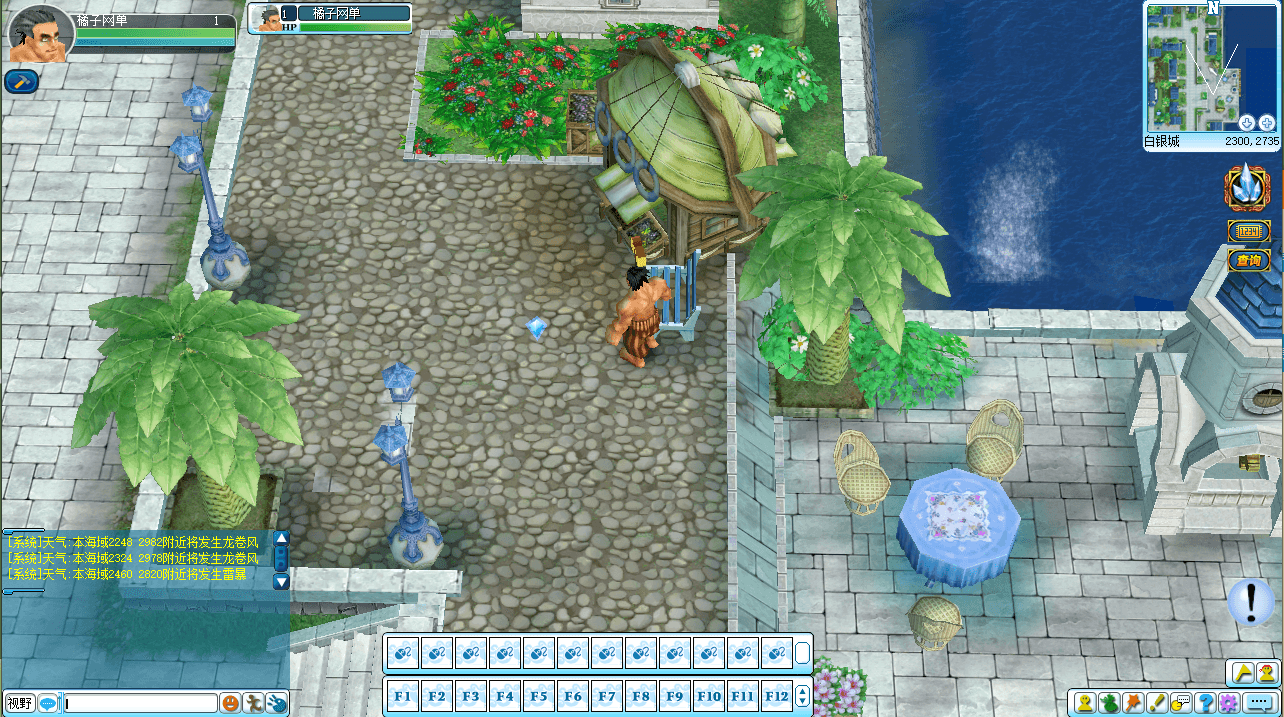This screenshot has height=717, width=1284.
Task: Open the orange smiley emoticon menu
Action: coord(231,703)
